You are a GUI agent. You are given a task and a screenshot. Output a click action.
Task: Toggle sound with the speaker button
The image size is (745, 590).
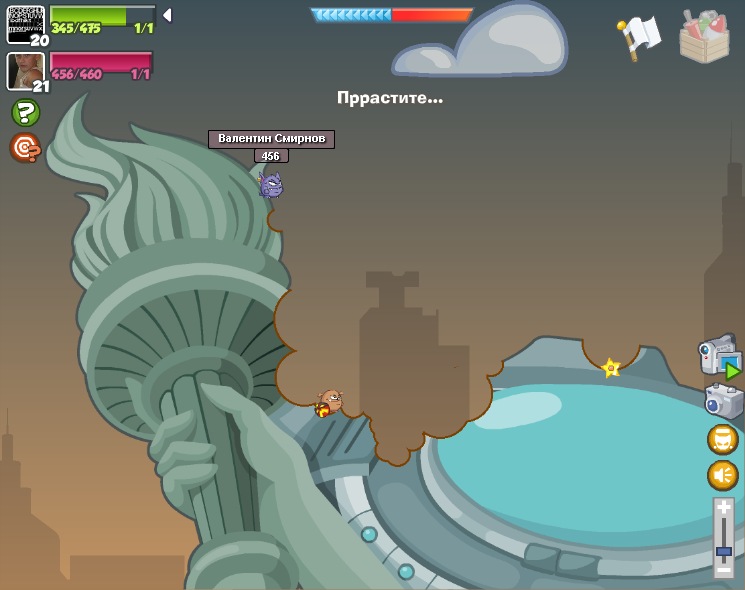(722, 475)
